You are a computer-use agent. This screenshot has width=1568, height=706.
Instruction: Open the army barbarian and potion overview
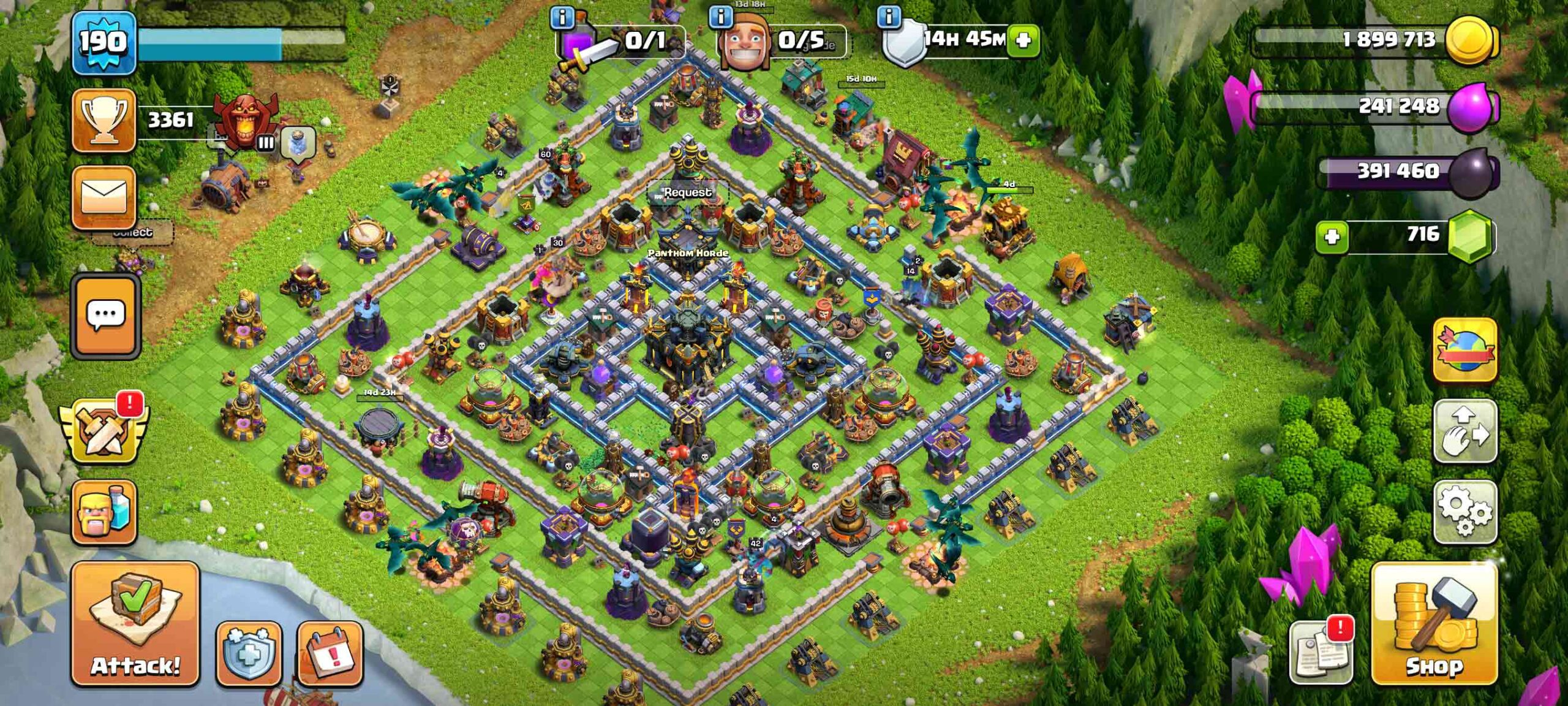104,512
